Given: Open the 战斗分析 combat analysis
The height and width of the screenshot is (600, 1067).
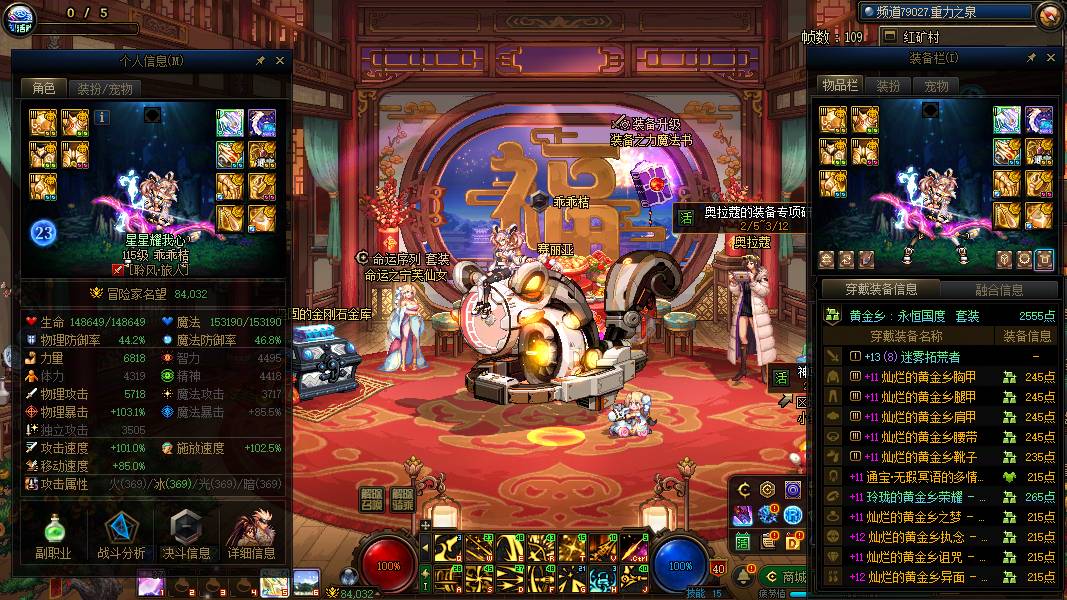Looking at the screenshot, I should click(x=121, y=535).
